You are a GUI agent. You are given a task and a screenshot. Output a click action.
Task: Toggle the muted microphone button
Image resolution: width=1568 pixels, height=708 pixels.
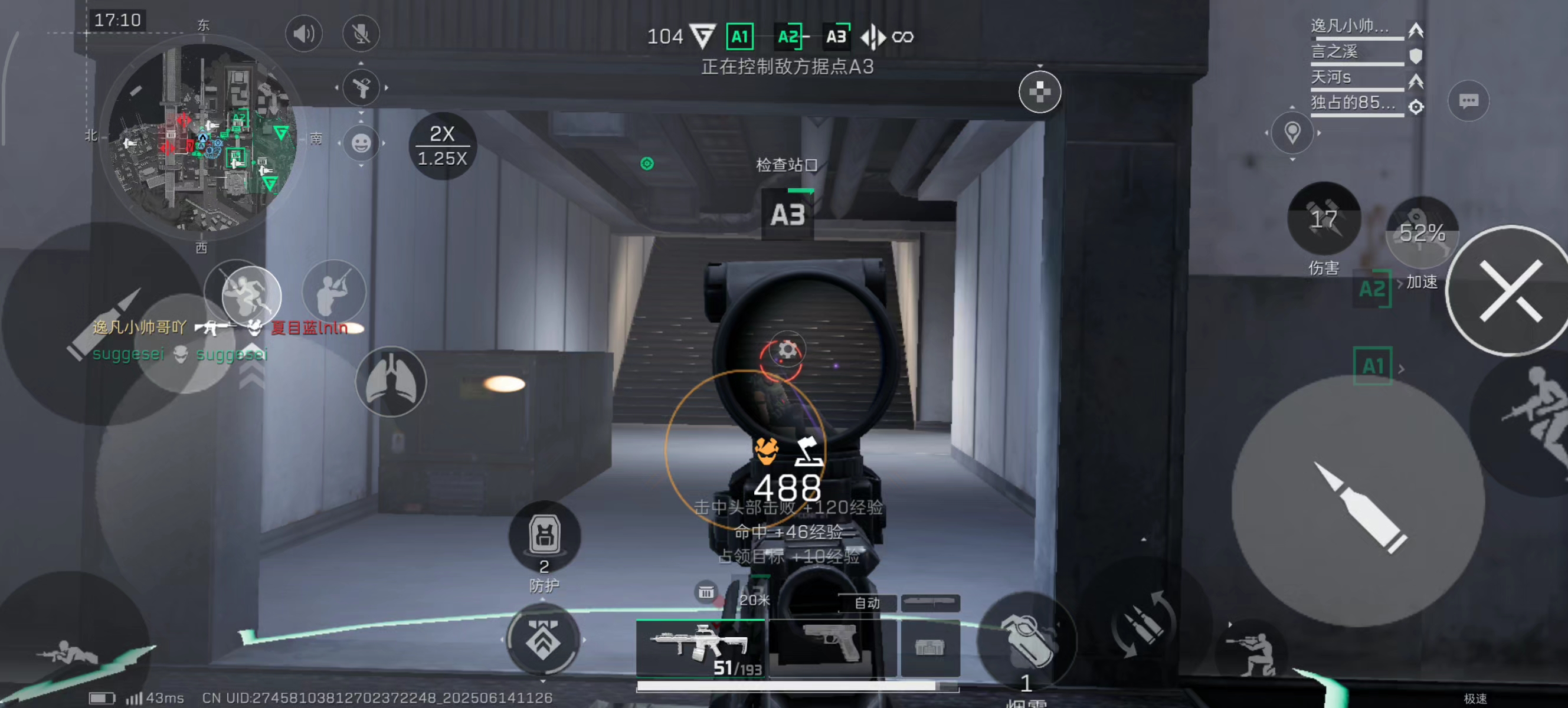coord(361,34)
